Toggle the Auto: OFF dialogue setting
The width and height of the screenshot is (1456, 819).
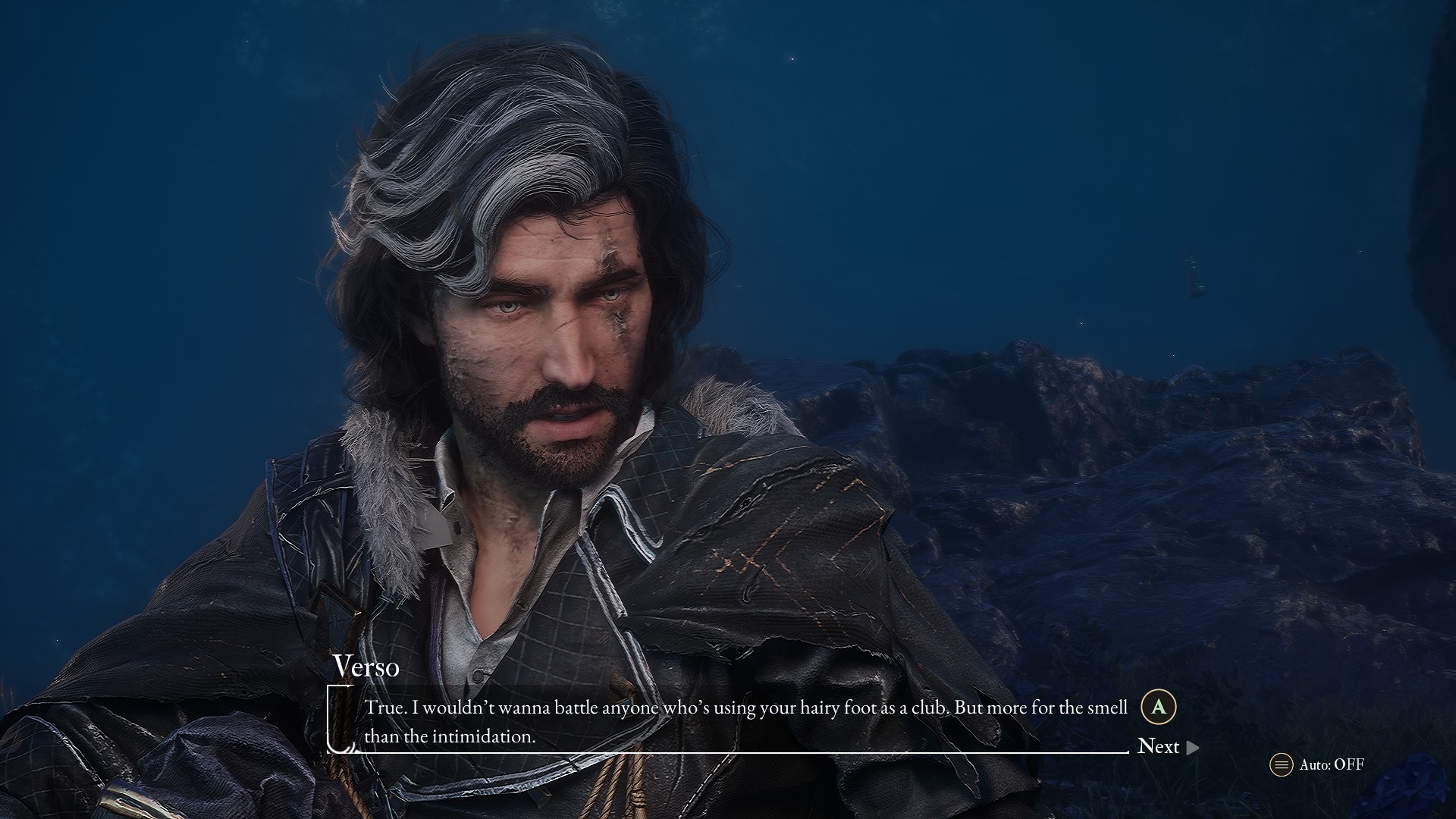tap(1317, 764)
